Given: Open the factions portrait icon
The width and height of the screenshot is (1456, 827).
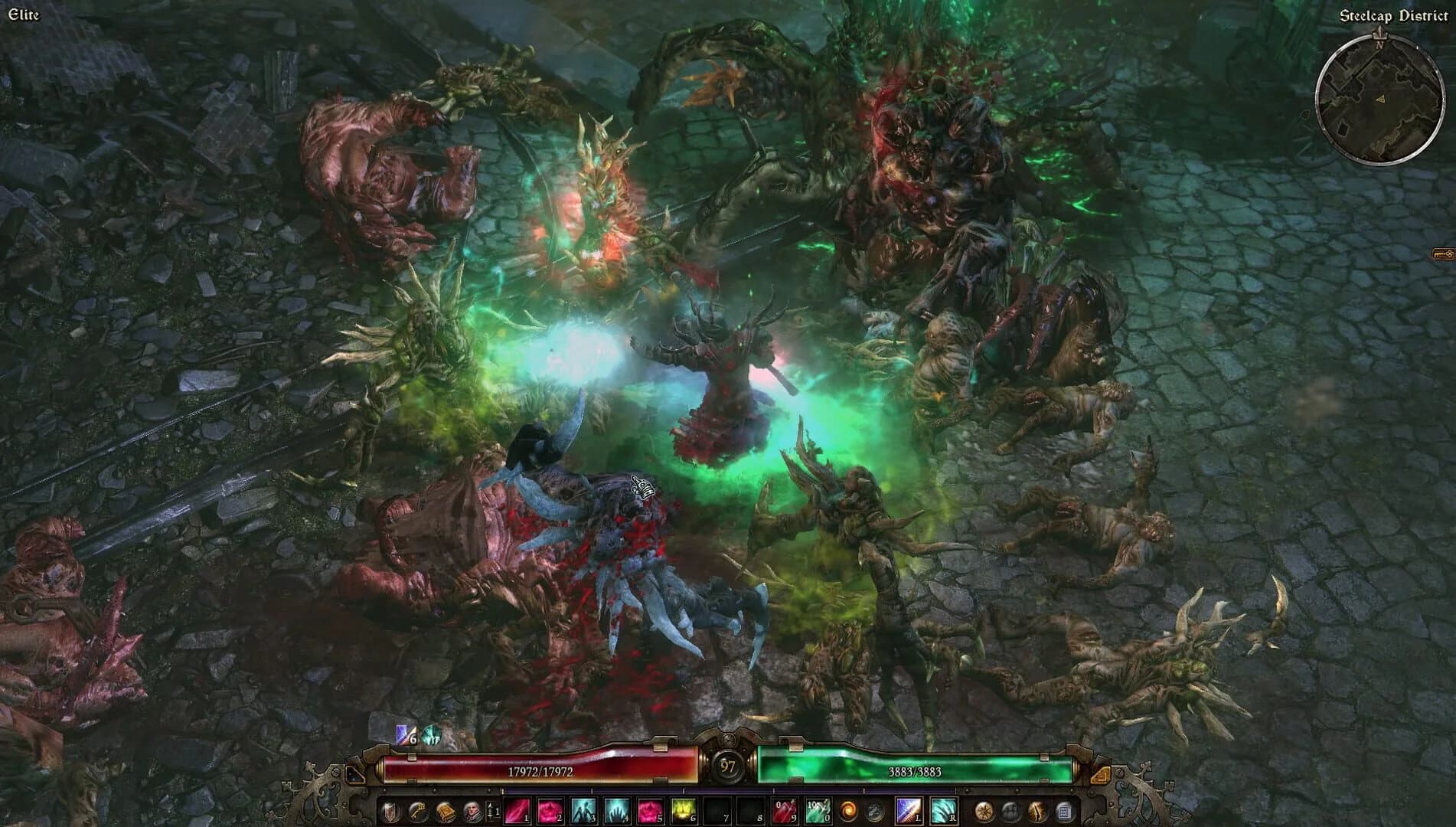Looking at the screenshot, I should [x=473, y=811].
